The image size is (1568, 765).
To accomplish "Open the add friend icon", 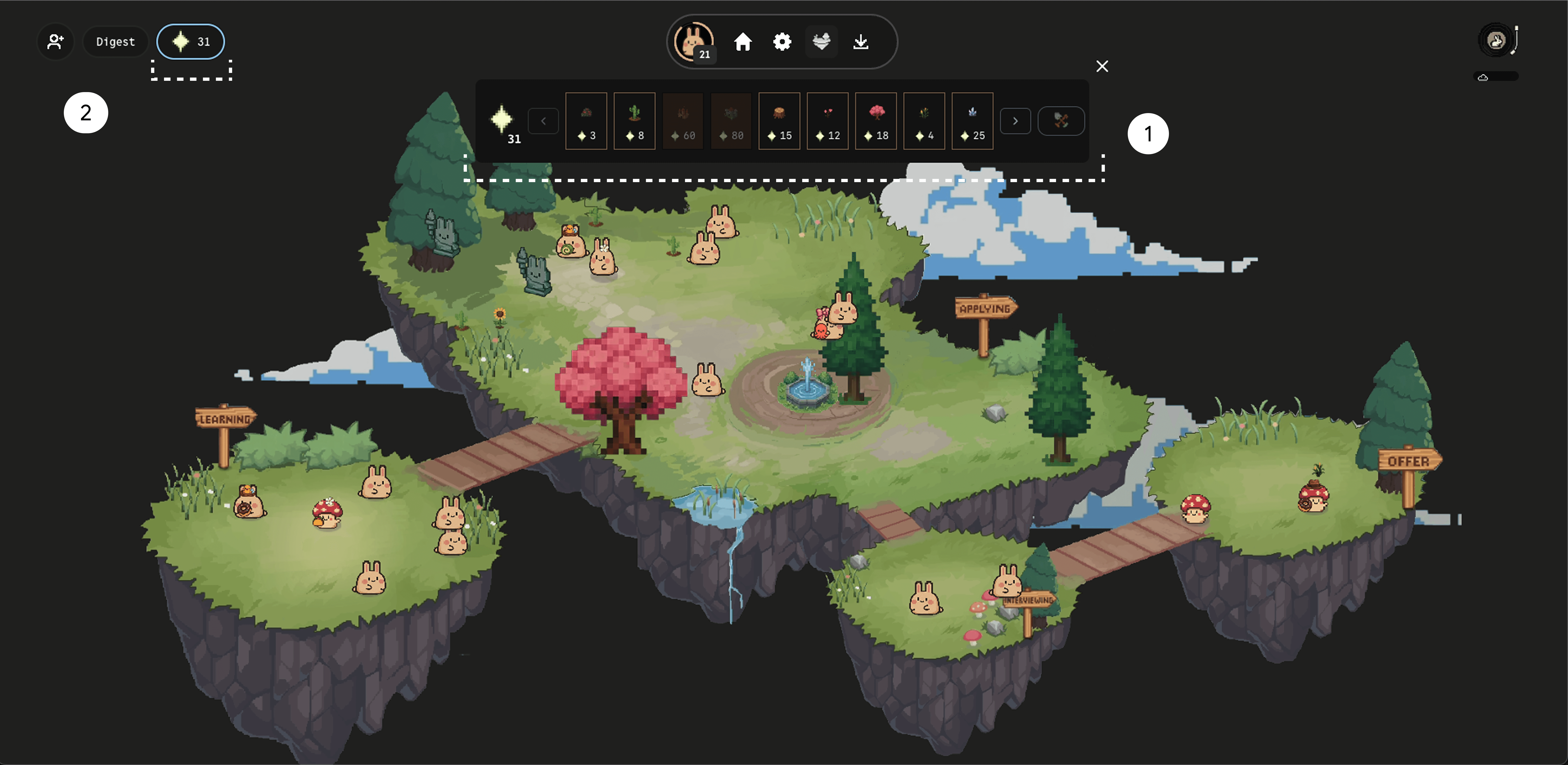I will click(55, 41).
